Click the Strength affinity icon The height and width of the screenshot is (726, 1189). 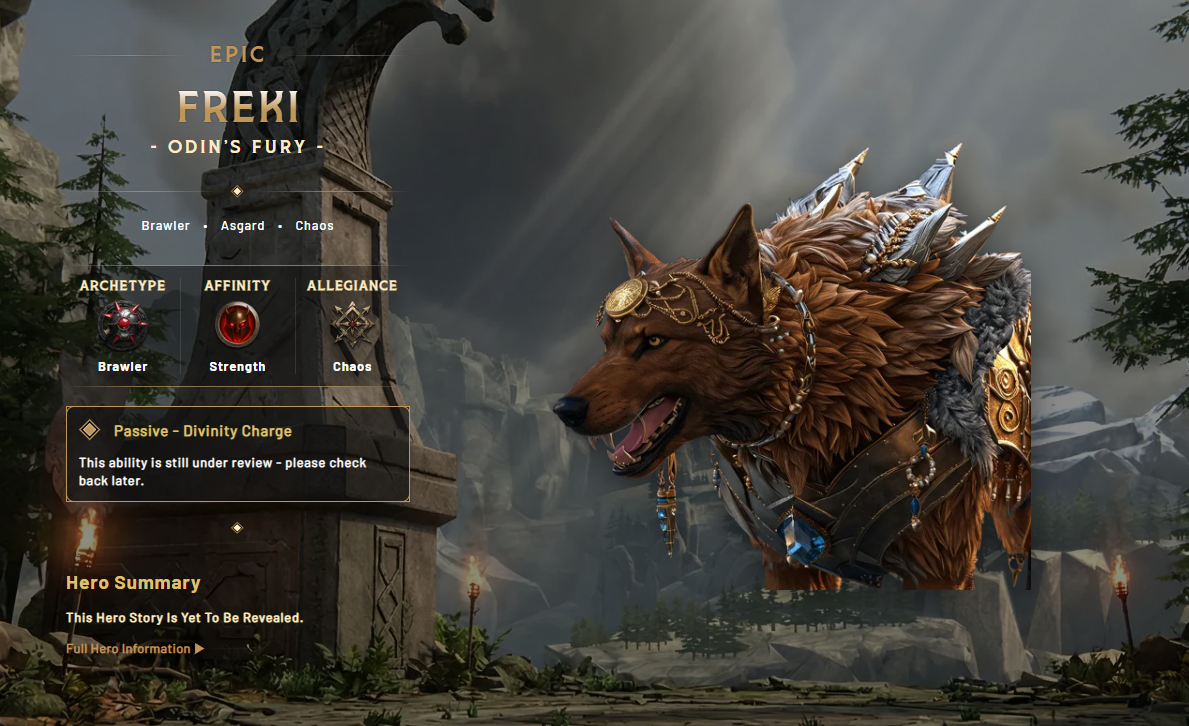point(237,326)
